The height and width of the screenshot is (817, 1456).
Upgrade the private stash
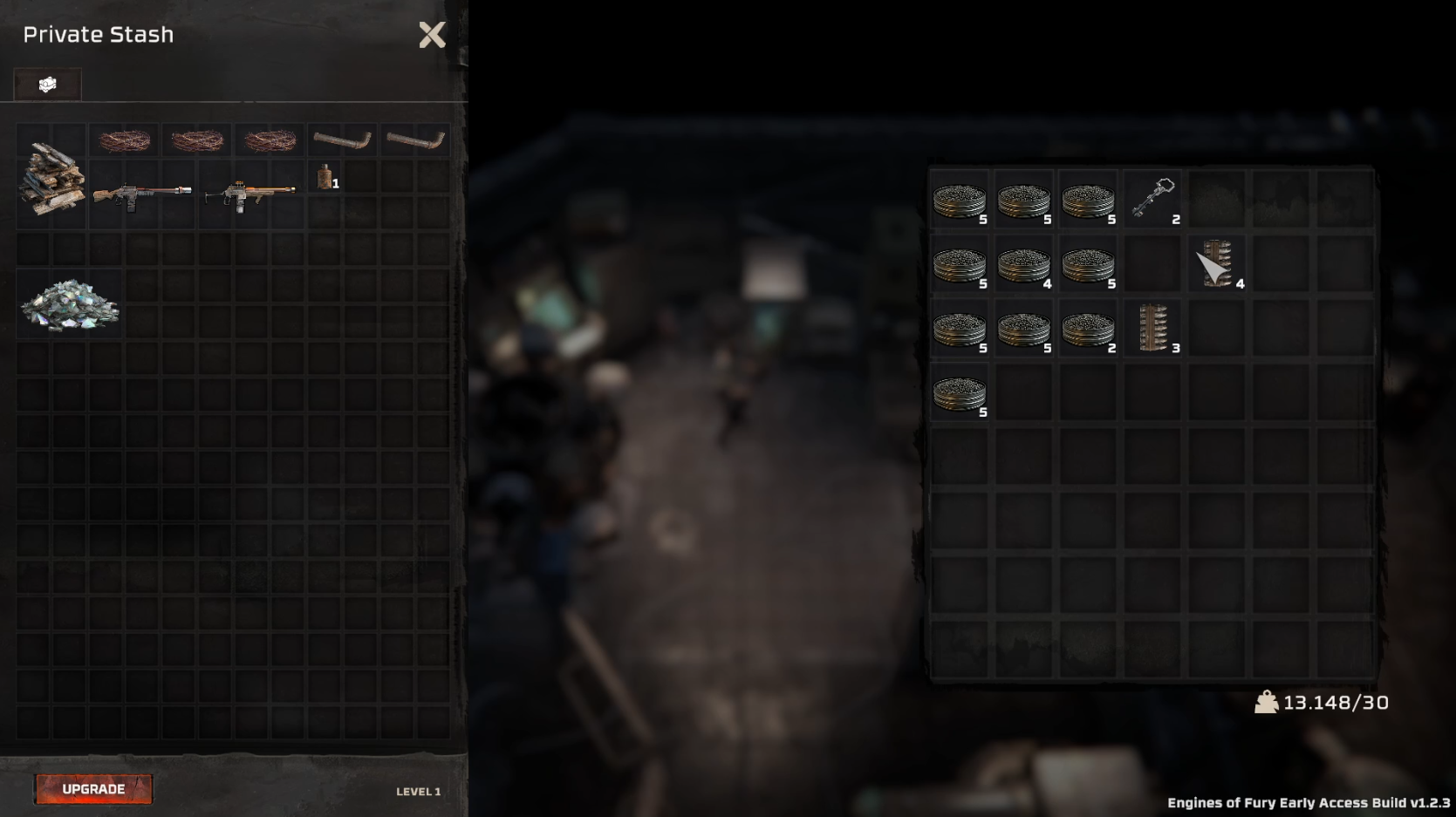(x=93, y=789)
